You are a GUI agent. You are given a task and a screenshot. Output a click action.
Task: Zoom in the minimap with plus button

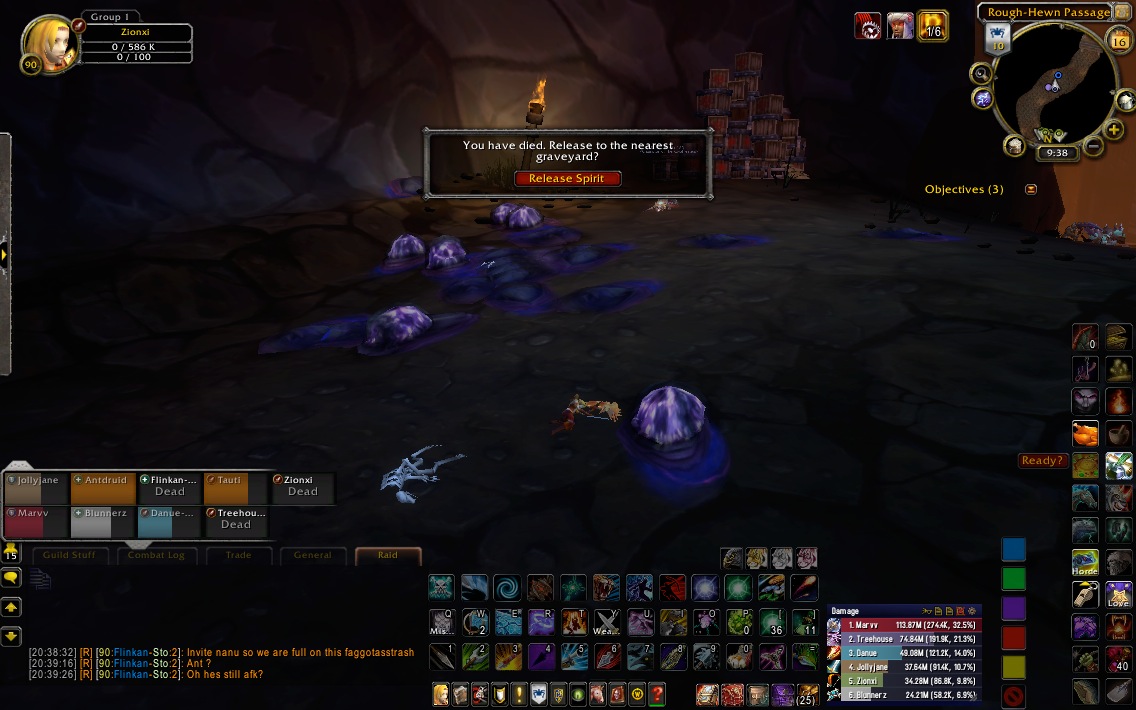coord(1114,130)
